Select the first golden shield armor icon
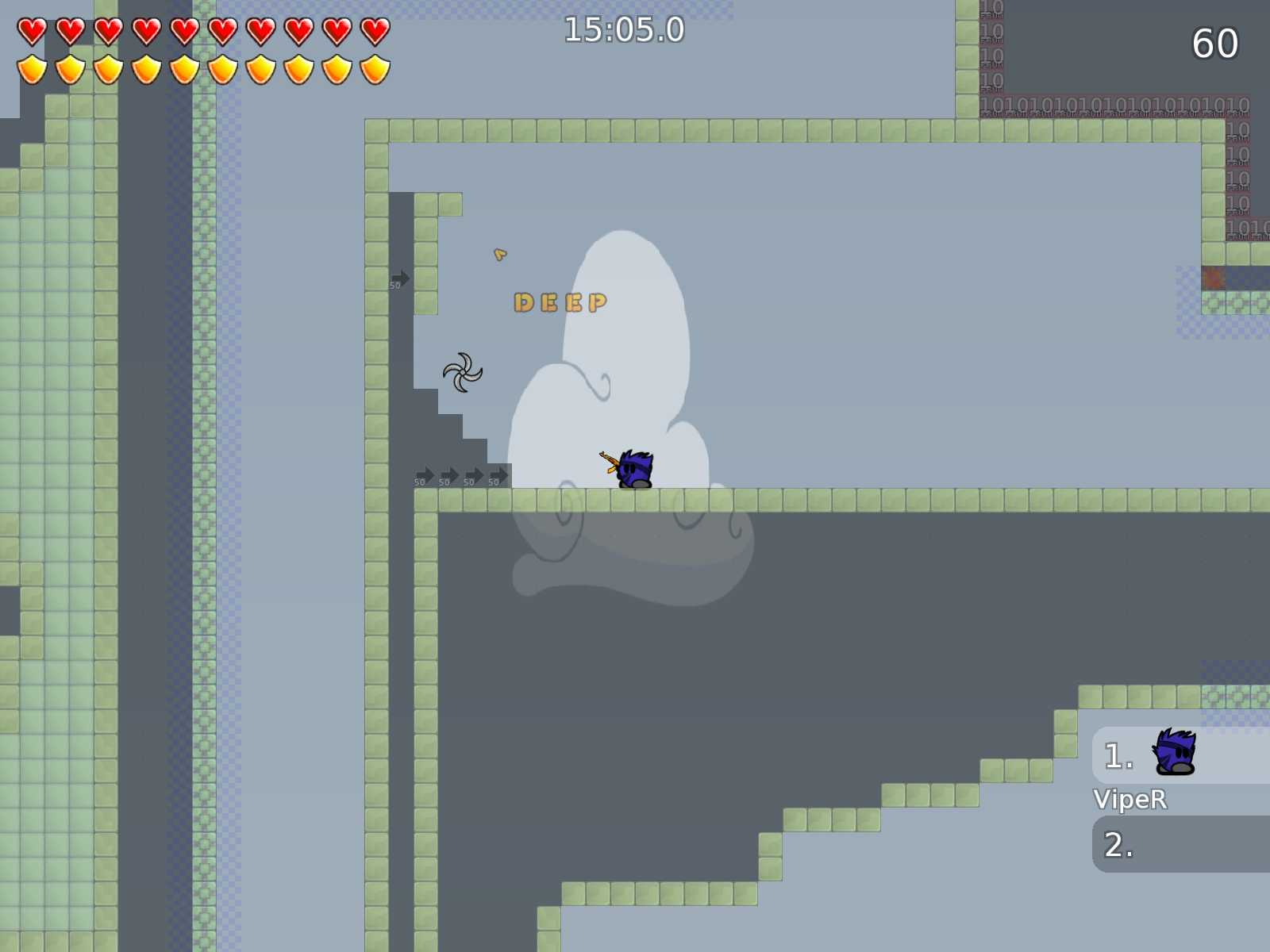This screenshot has width=1270, height=952. coord(32,70)
